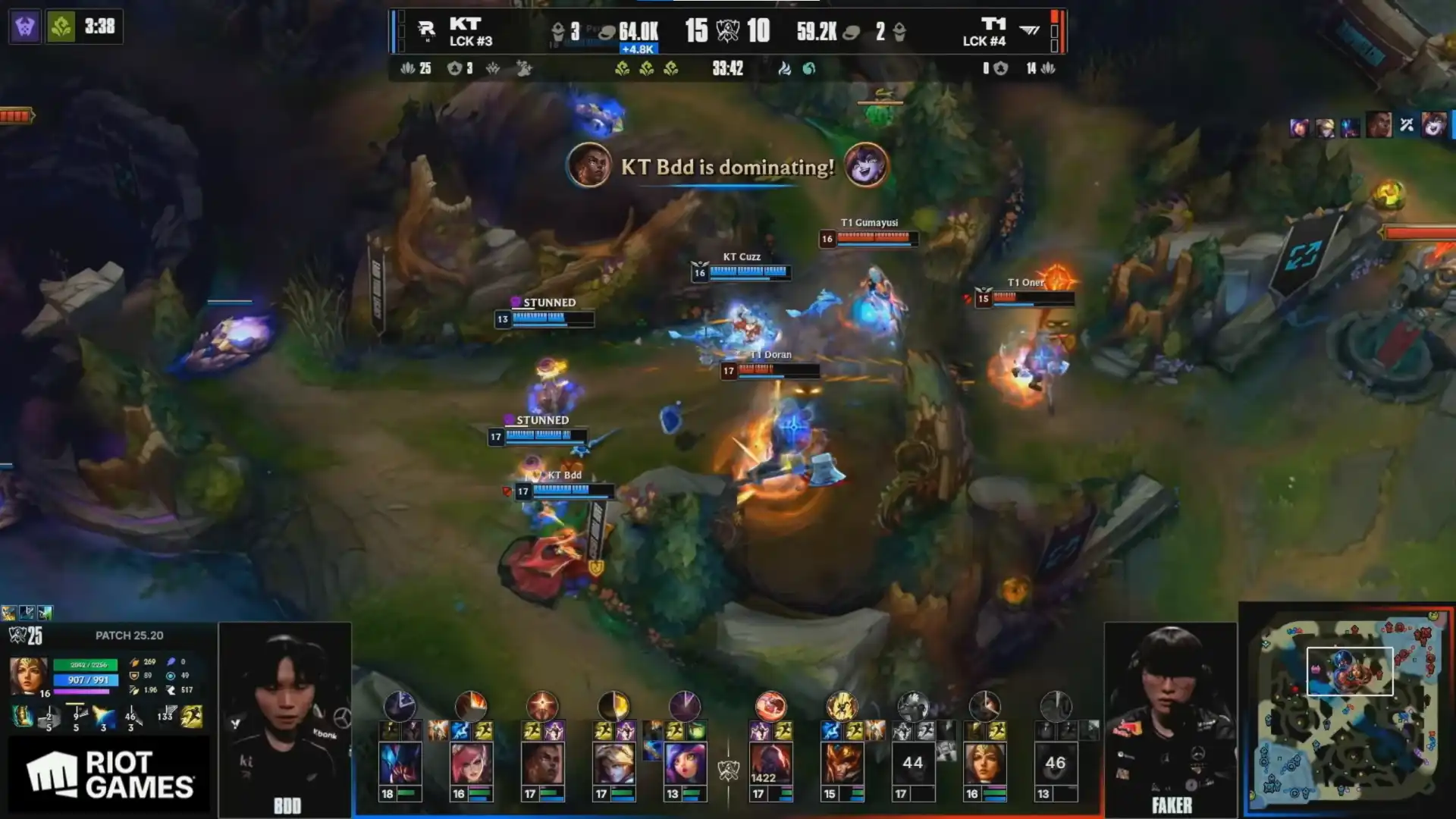The image size is (1456, 819).
Task: Click the ability icon above the Vi portrait
Action: [471, 707]
